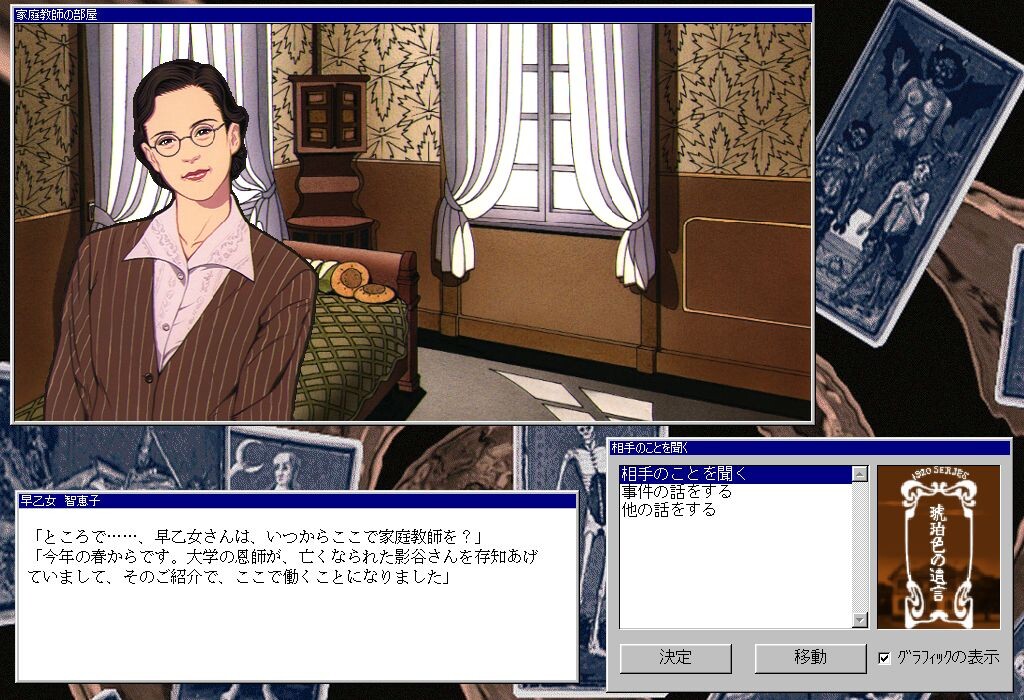Toggle the グラフィックの表示 checkbox
The width and height of the screenshot is (1024, 700).
pos(884,658)
